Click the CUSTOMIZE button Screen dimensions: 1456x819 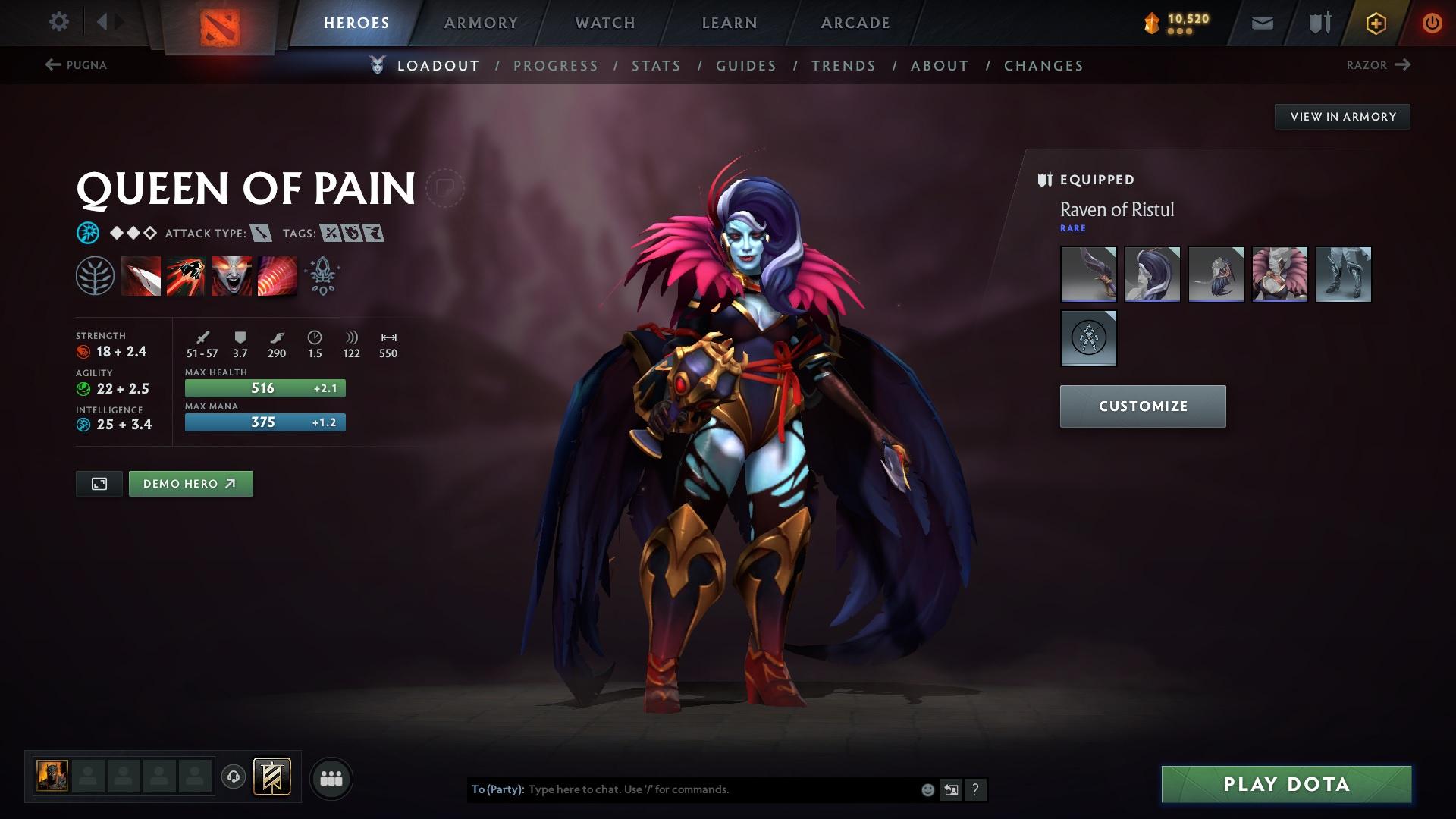(x=1142, y=406)
